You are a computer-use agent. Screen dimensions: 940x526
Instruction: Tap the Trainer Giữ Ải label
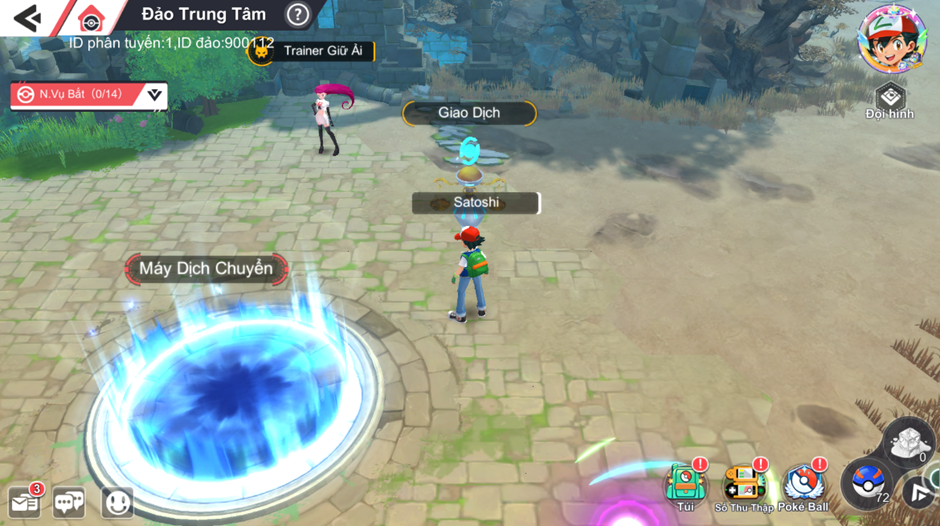coord(321,51)
